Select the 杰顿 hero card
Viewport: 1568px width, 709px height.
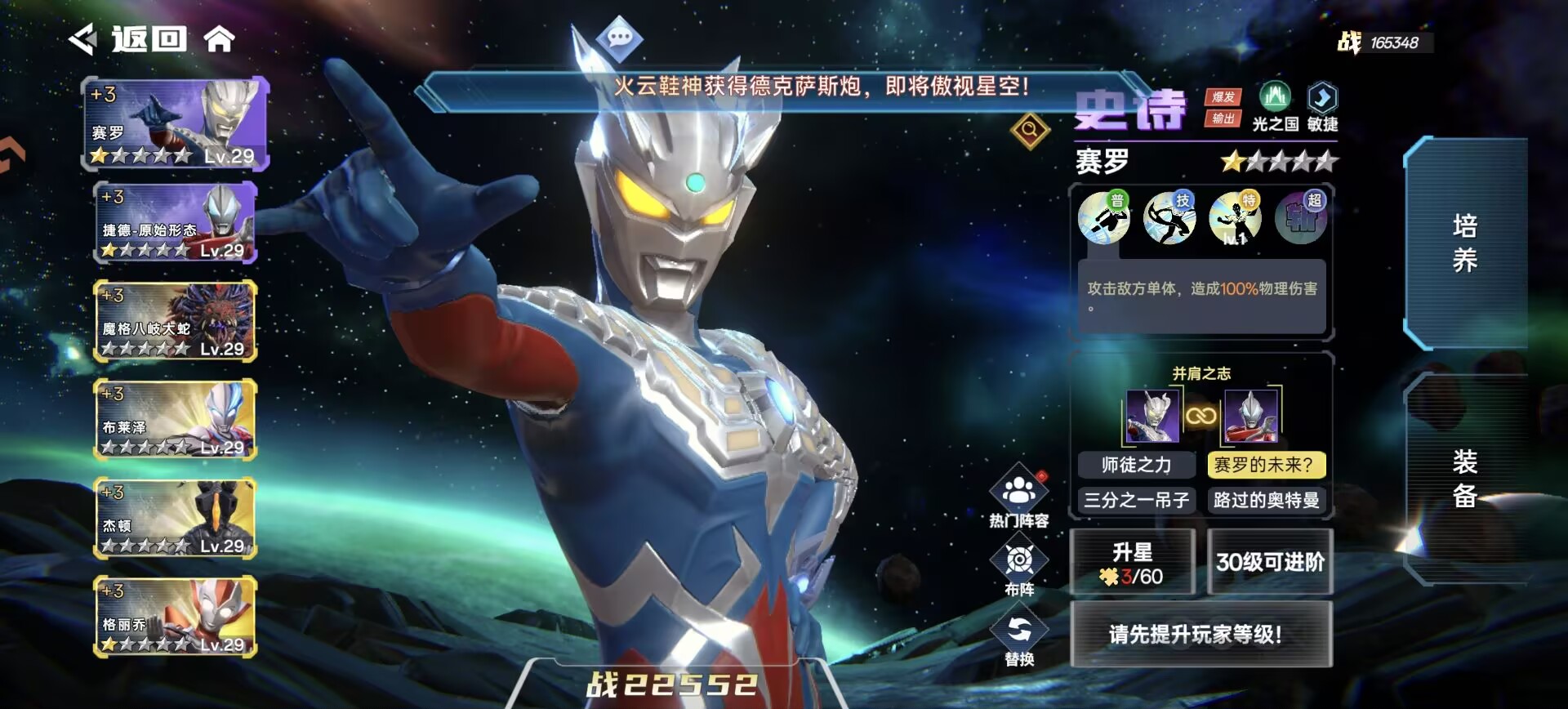176,518
